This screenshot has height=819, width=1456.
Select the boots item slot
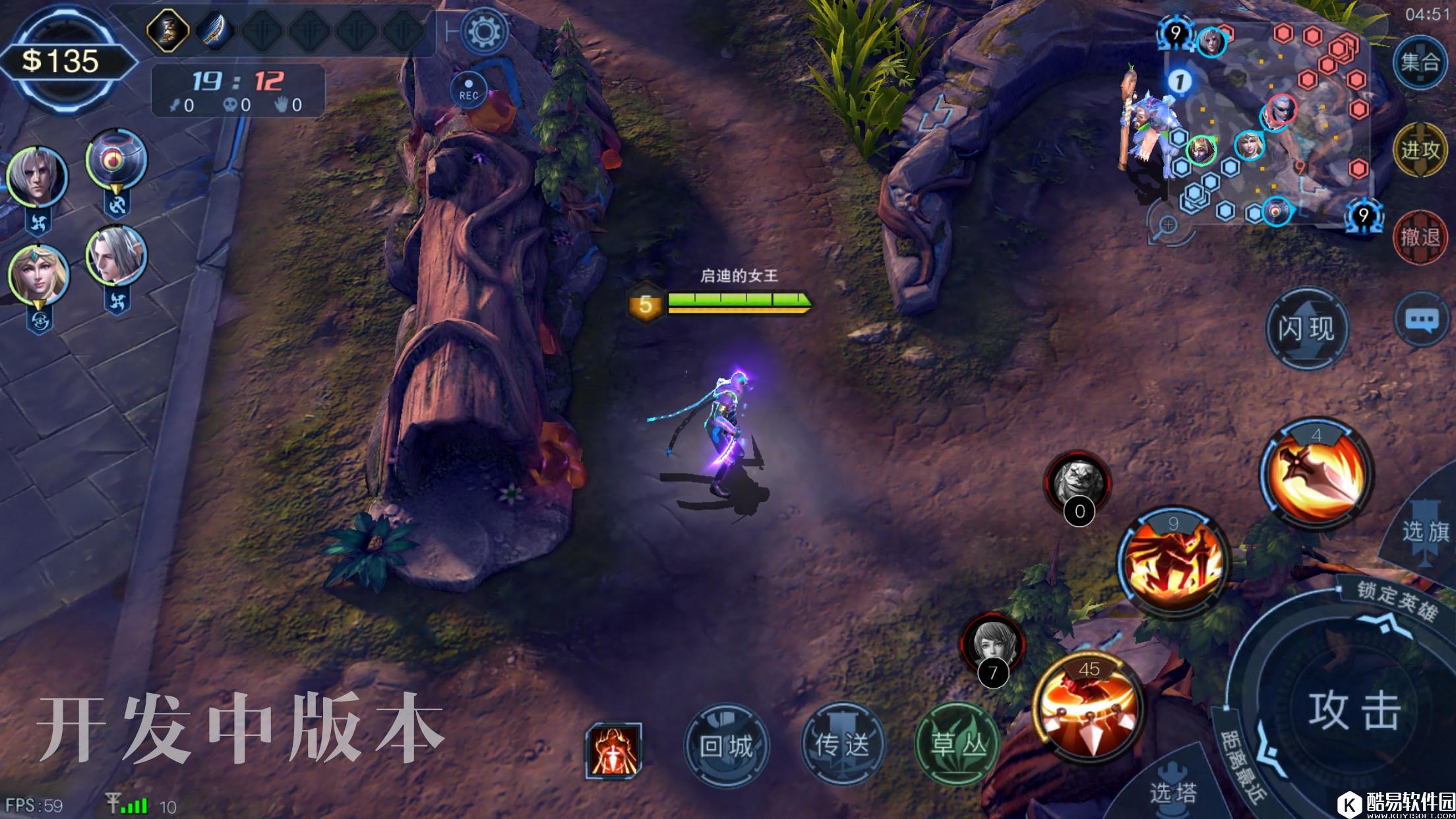pos(168,30)
